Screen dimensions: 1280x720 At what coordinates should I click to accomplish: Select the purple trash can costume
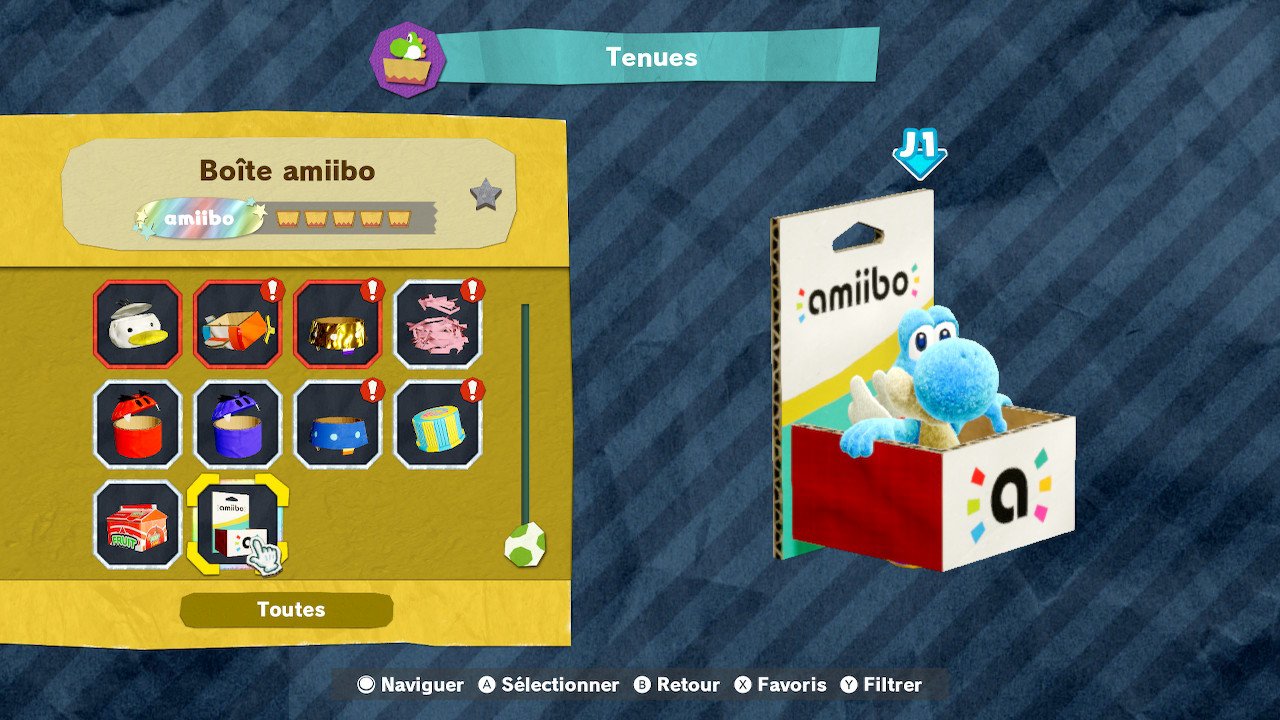(x=237, y=424)
